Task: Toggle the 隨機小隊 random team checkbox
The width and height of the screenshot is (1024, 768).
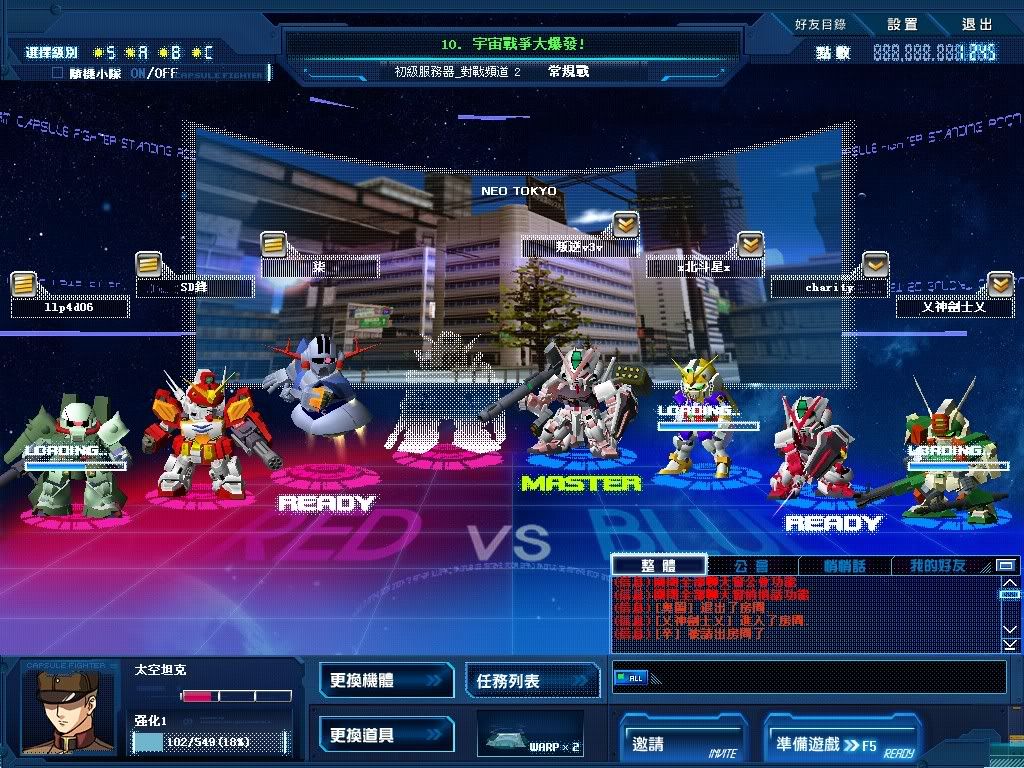Action: pyautogui.click(x=58, y=73)
